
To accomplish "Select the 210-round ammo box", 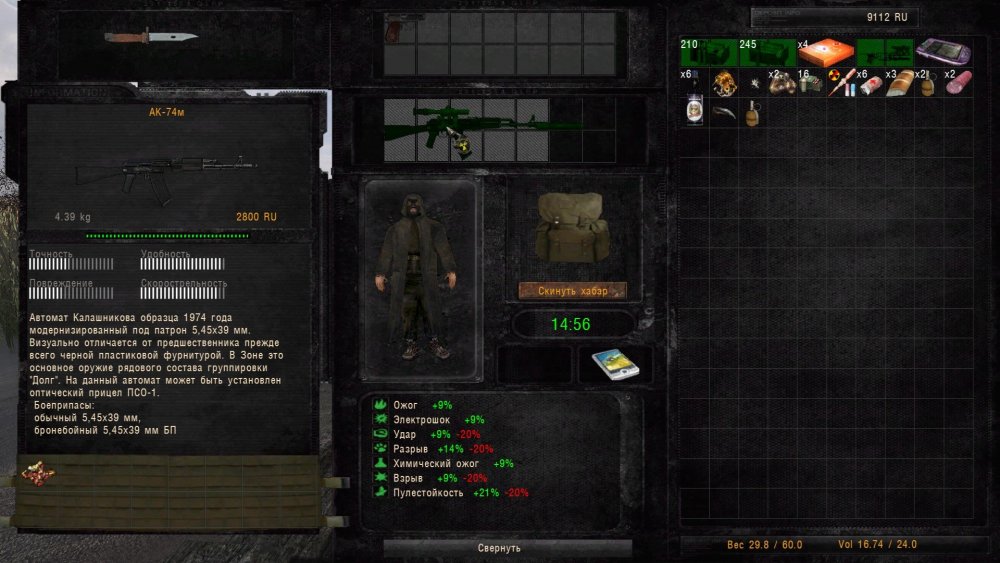I will (708, 52).
